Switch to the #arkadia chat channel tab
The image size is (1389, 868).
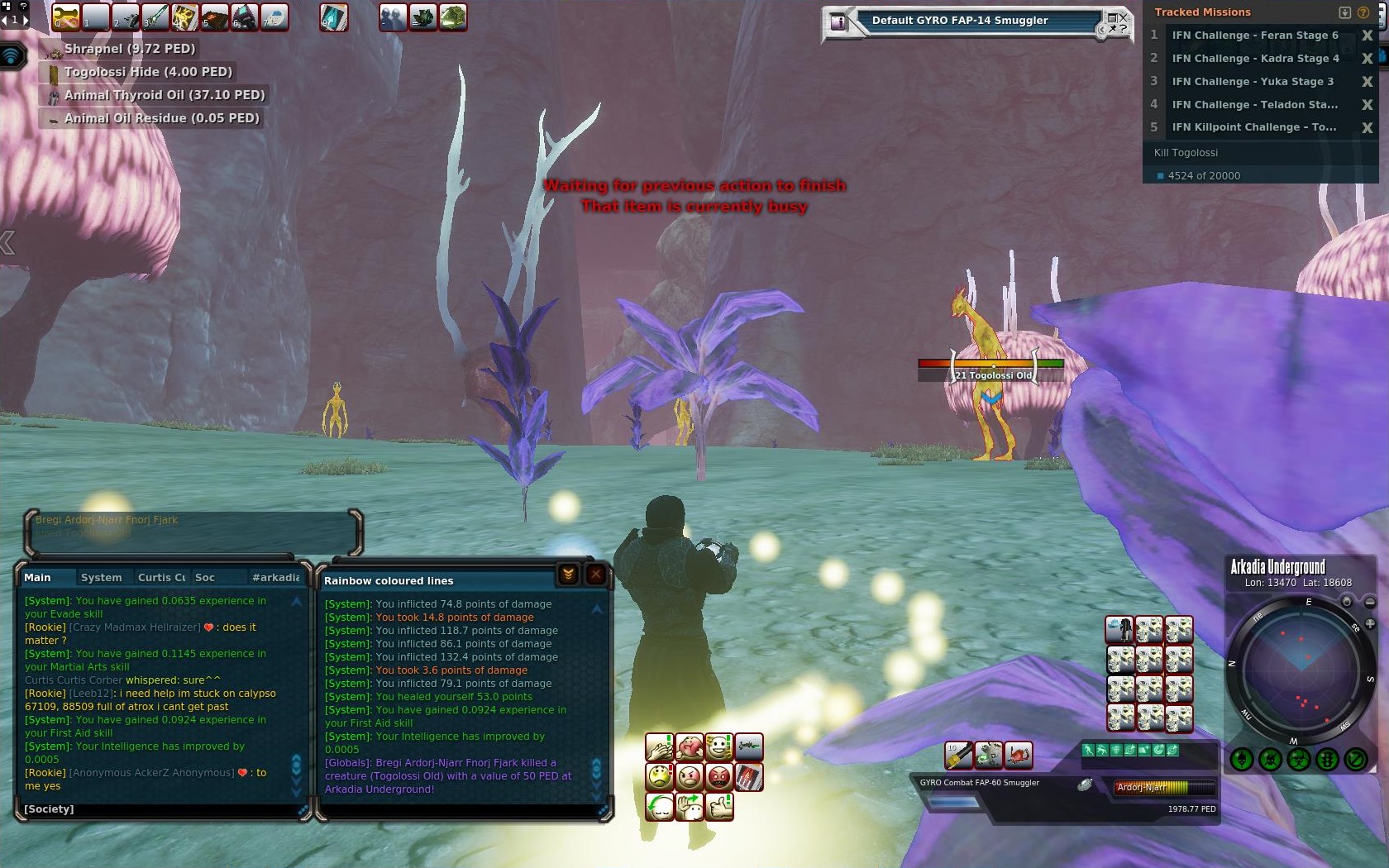(275, 578)
